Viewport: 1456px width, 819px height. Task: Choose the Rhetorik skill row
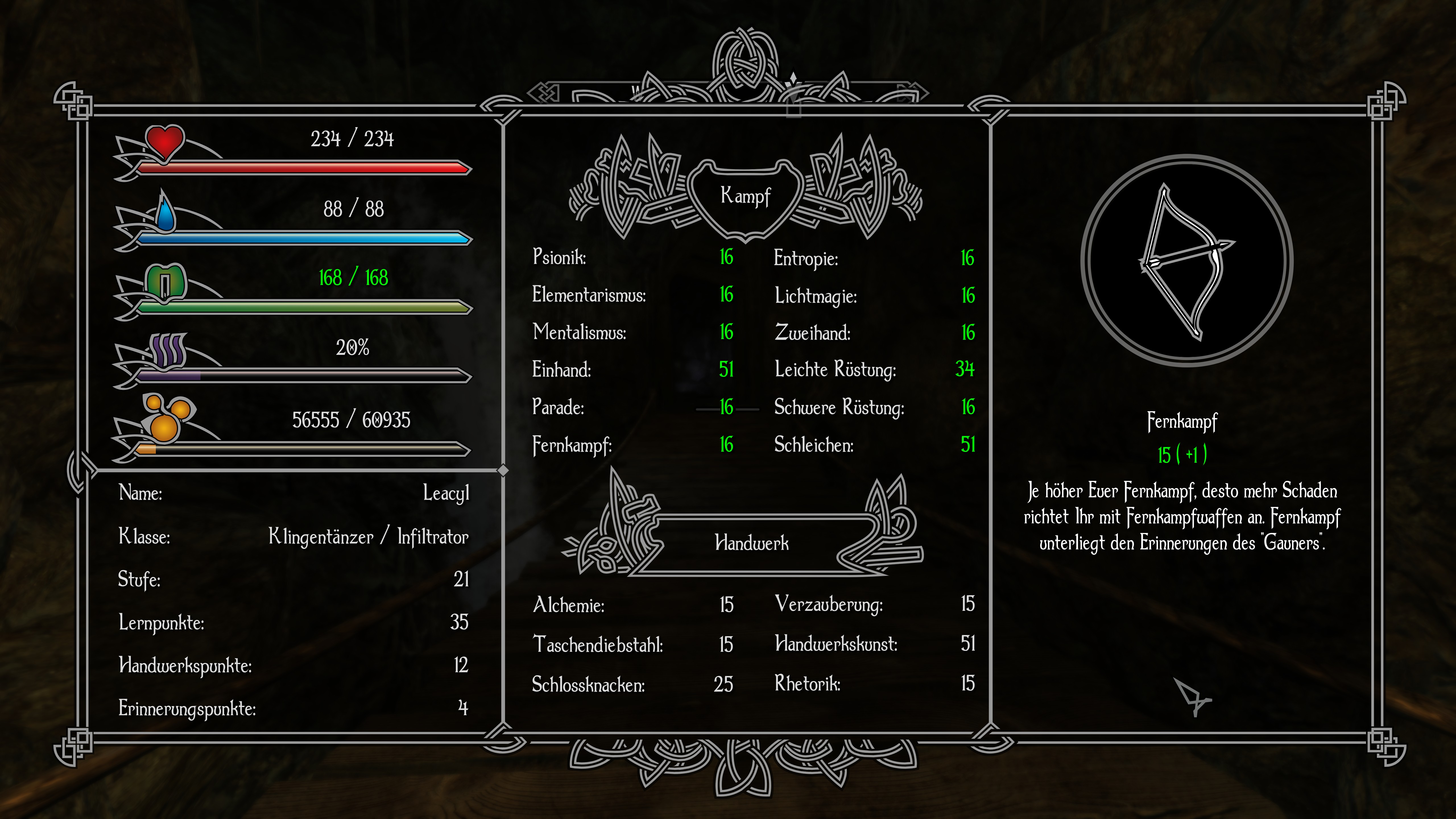pos(874,683)
